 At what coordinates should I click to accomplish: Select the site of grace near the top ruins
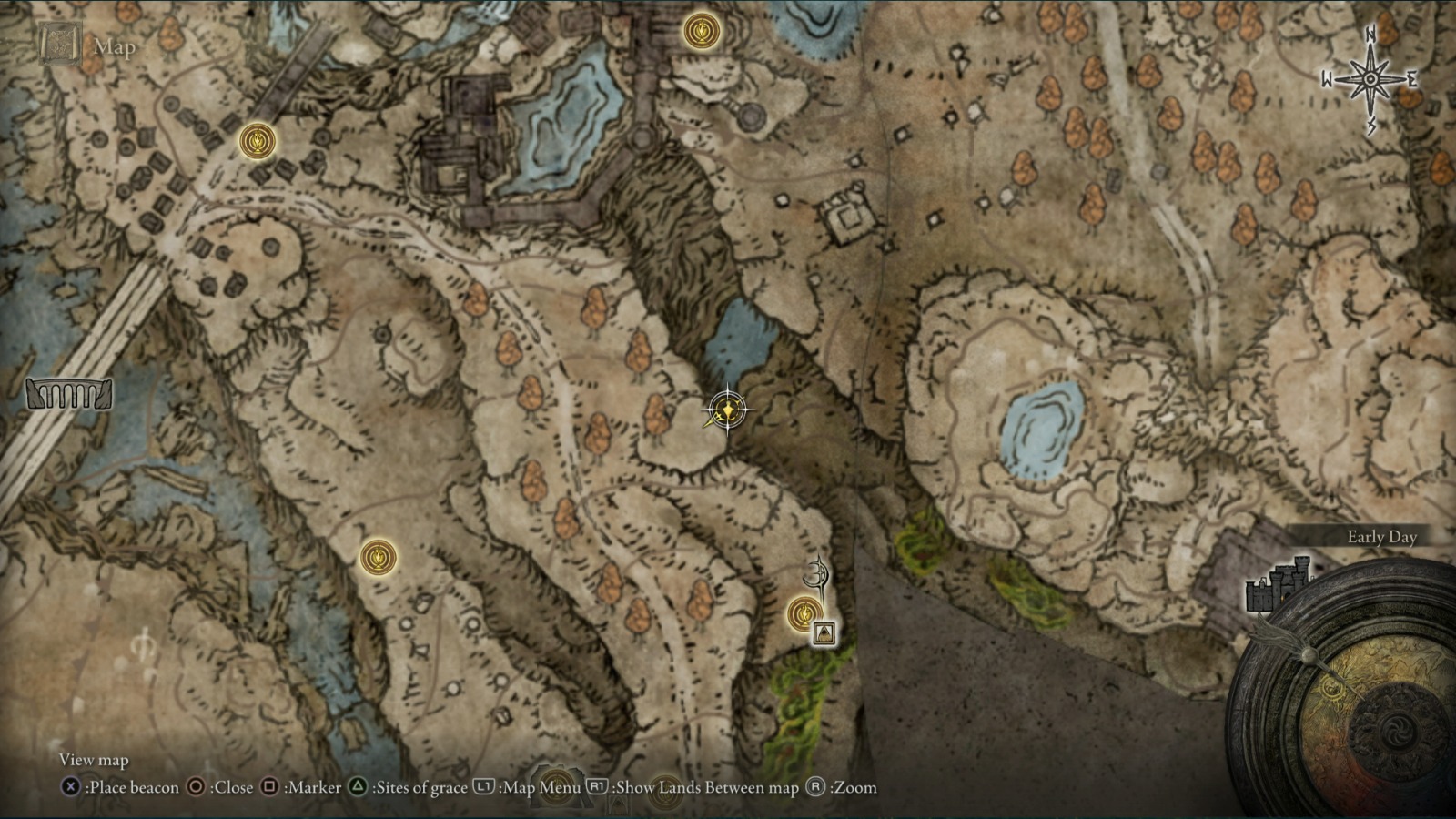tap(701, 33)
